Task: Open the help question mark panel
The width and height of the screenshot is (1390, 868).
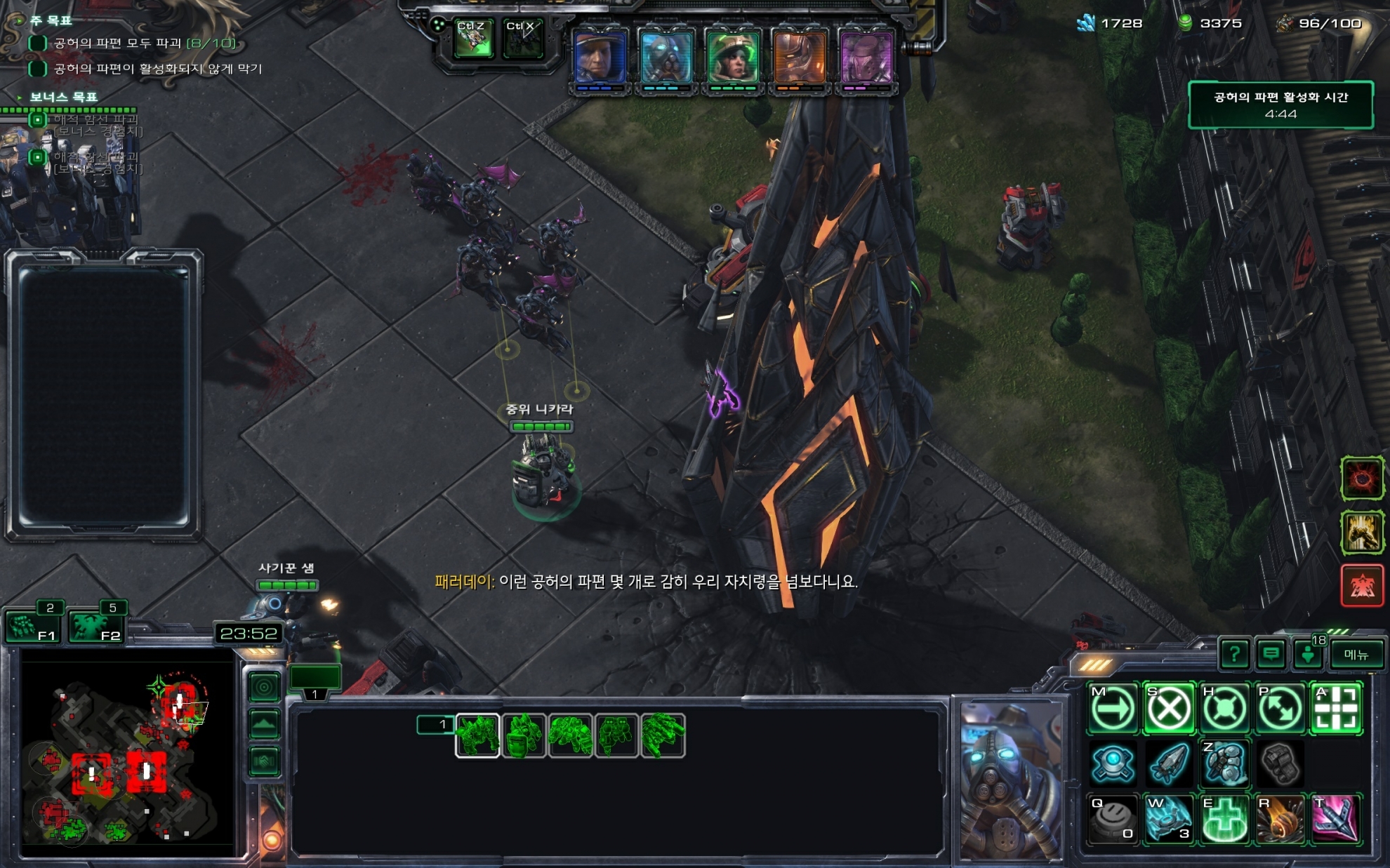Action: (1234, 655)
